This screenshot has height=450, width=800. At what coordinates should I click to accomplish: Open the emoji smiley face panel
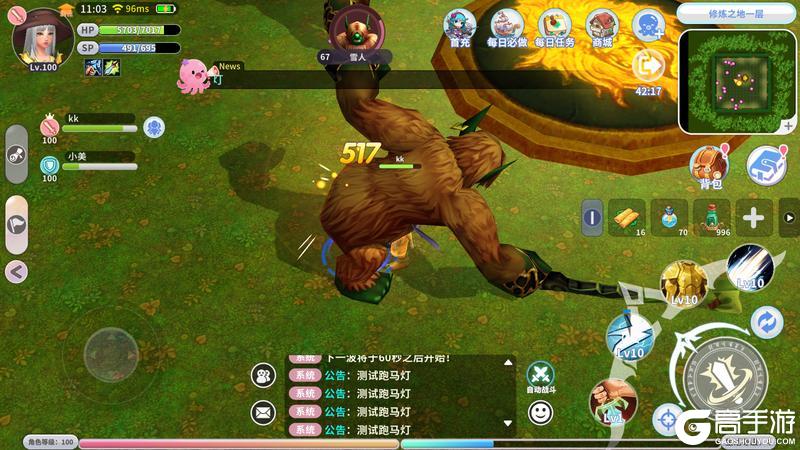click(x=540, y=411)
